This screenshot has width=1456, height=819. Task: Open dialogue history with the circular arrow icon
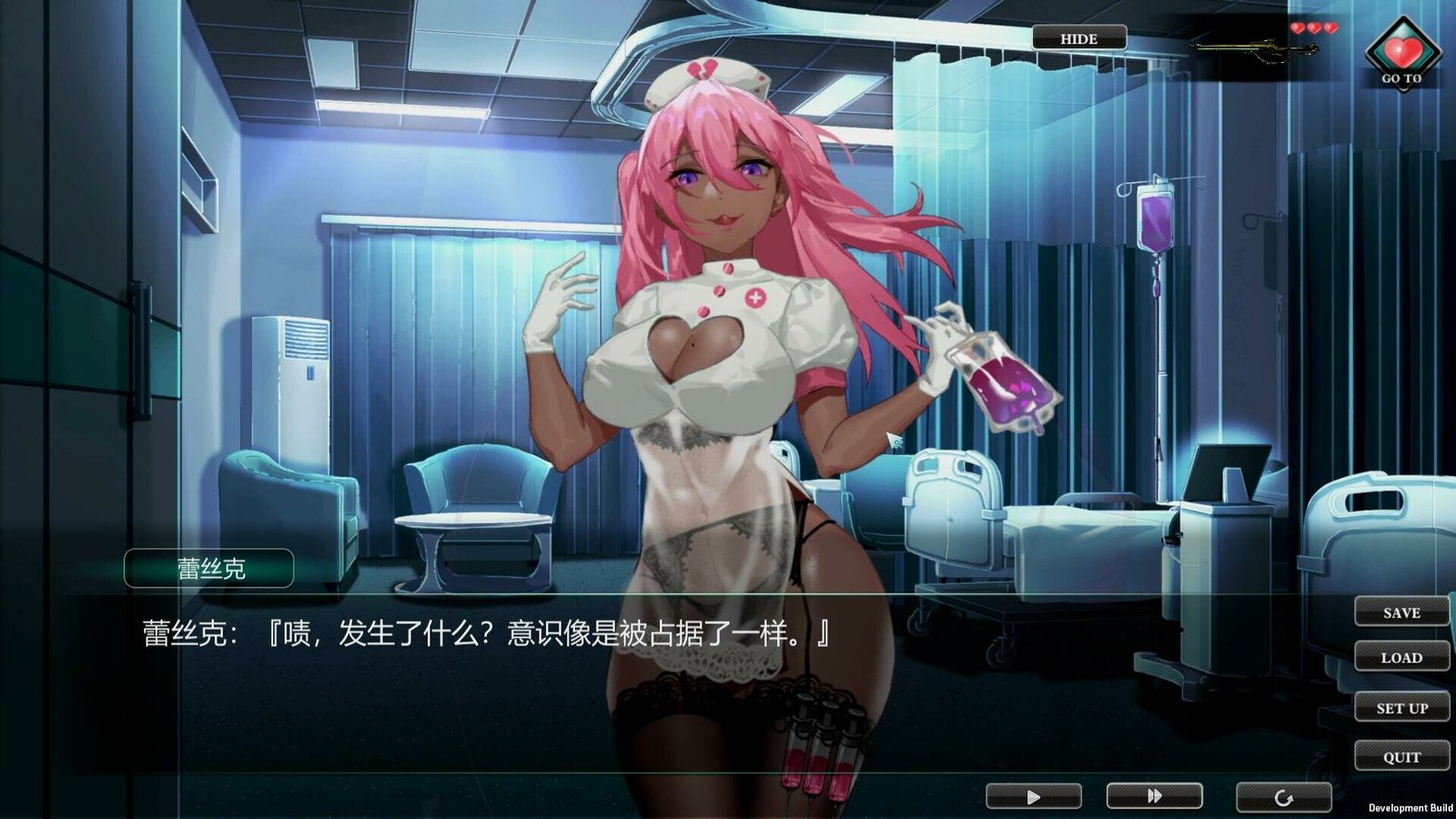pos(1282,794)
